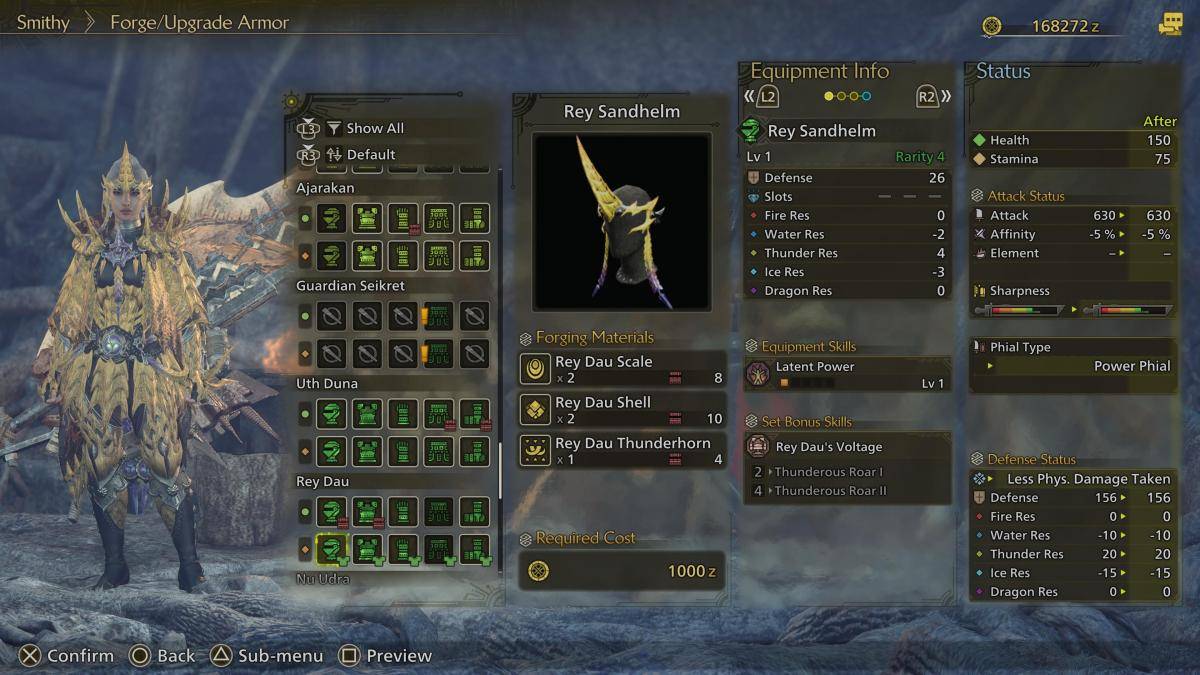
Task: View the Latent Power skill entry
Action: pyautogui.click(x=847, y=374)
